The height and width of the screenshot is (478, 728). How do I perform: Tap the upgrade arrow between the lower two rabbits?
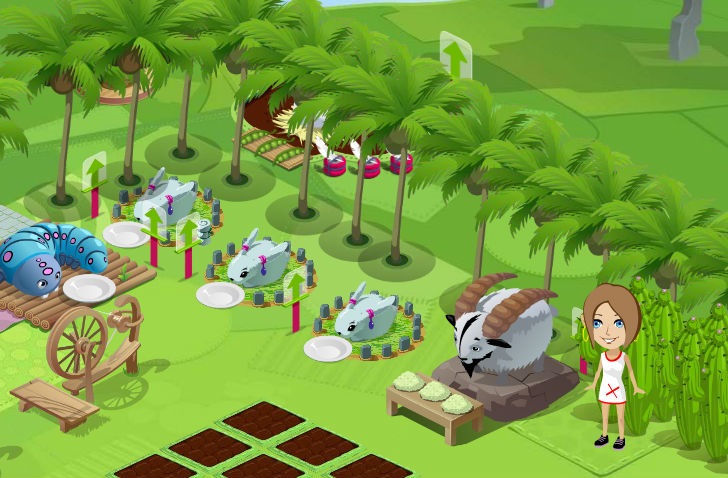(295, 288)
